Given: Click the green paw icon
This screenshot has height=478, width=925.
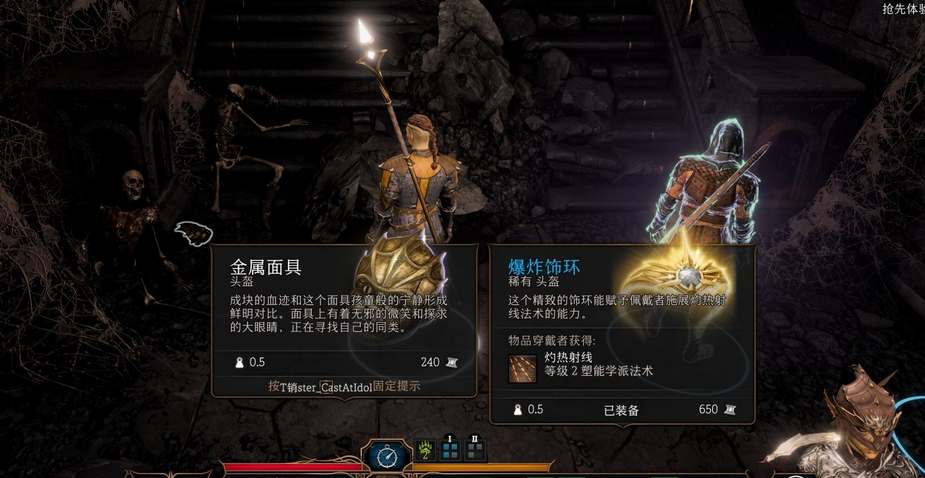Looking at the screenshot, I should (424, 449).
